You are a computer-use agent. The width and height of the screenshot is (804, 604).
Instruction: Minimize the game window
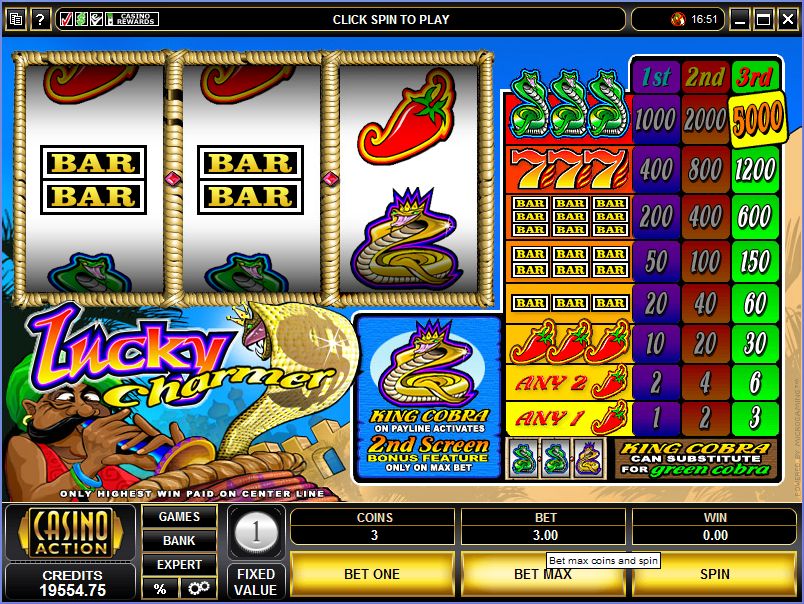(x=740, y=19)
